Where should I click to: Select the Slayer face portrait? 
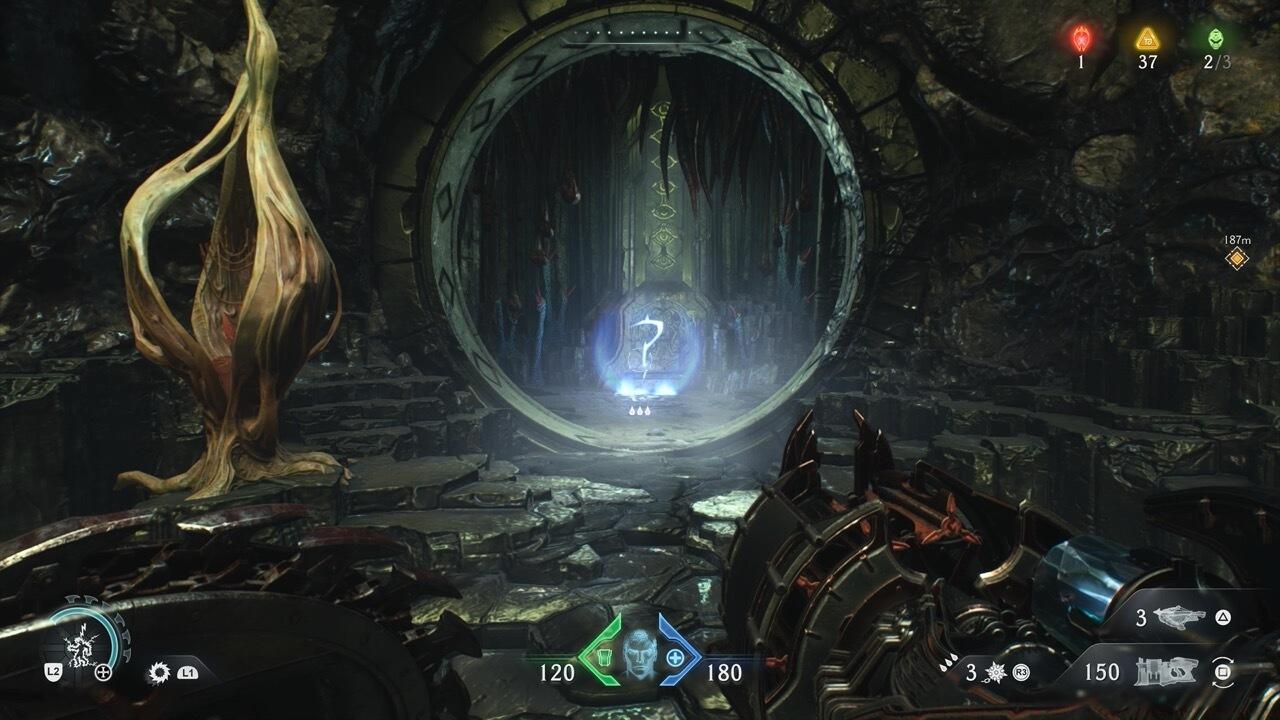(639, 655)
